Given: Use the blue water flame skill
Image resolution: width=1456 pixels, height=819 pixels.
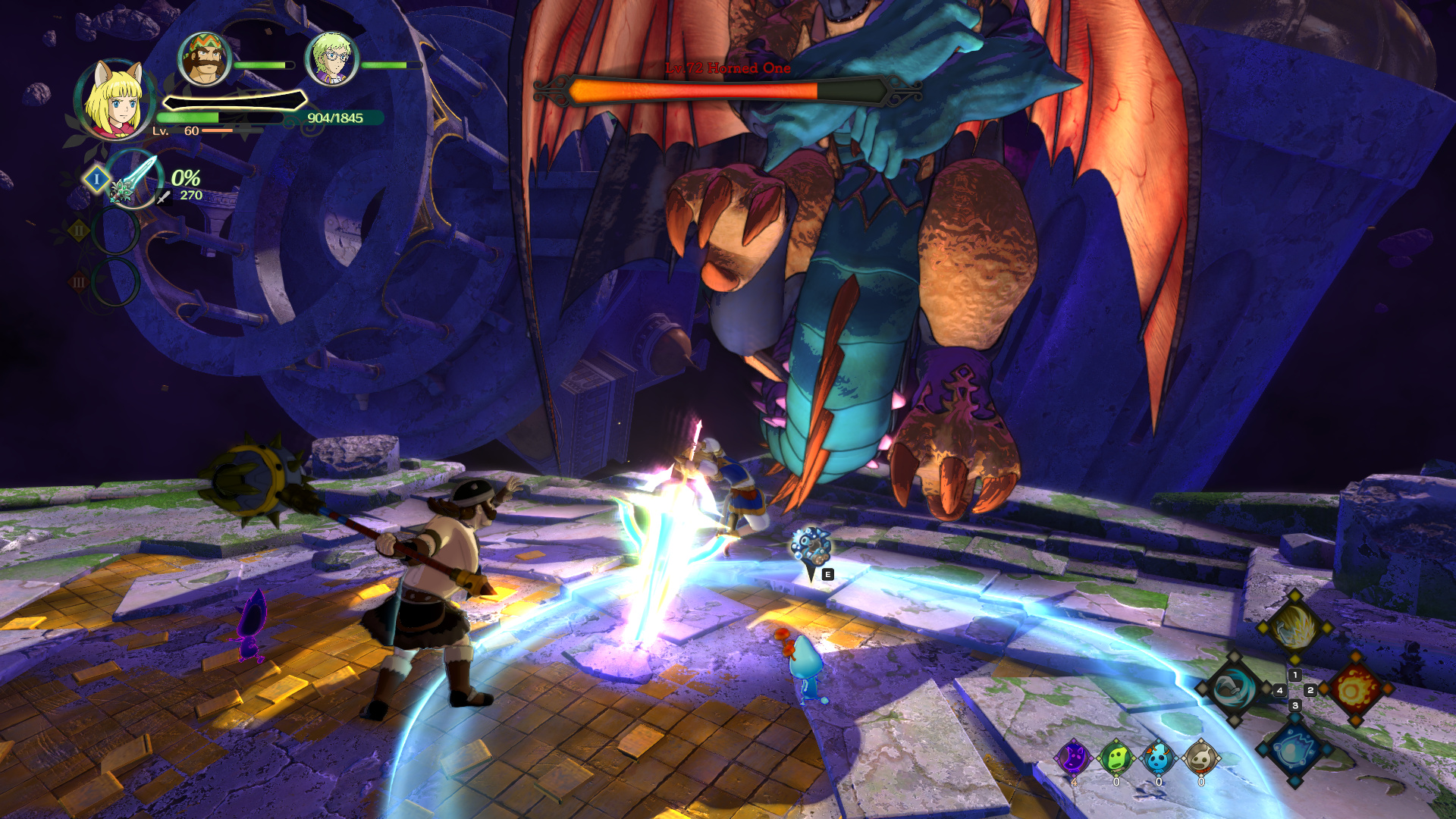Looking at the screenshot, I should coord(1294,751).
